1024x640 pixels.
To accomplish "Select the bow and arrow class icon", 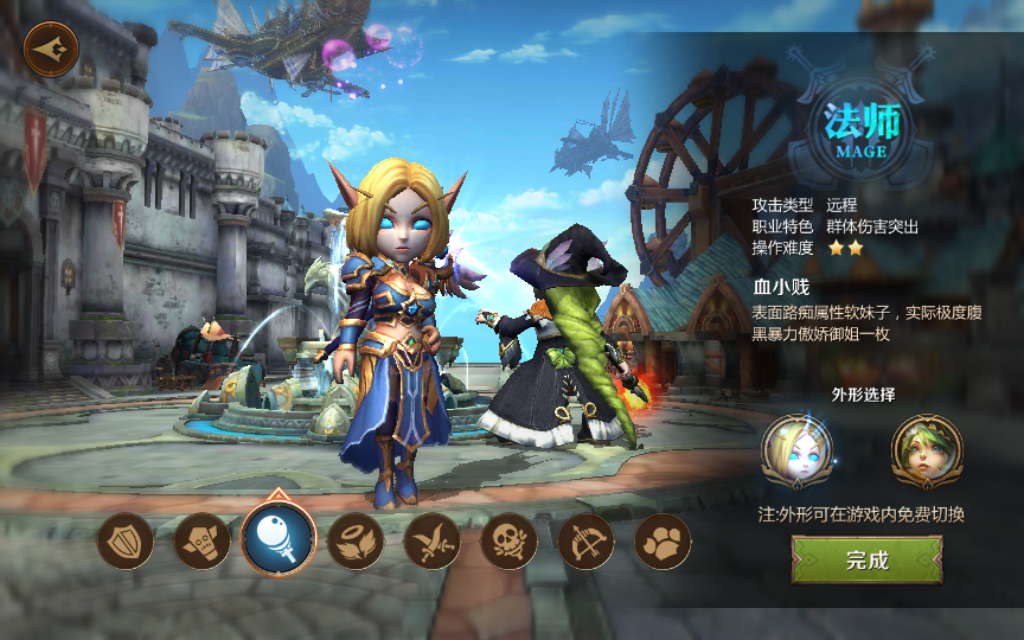I will 586,541.
